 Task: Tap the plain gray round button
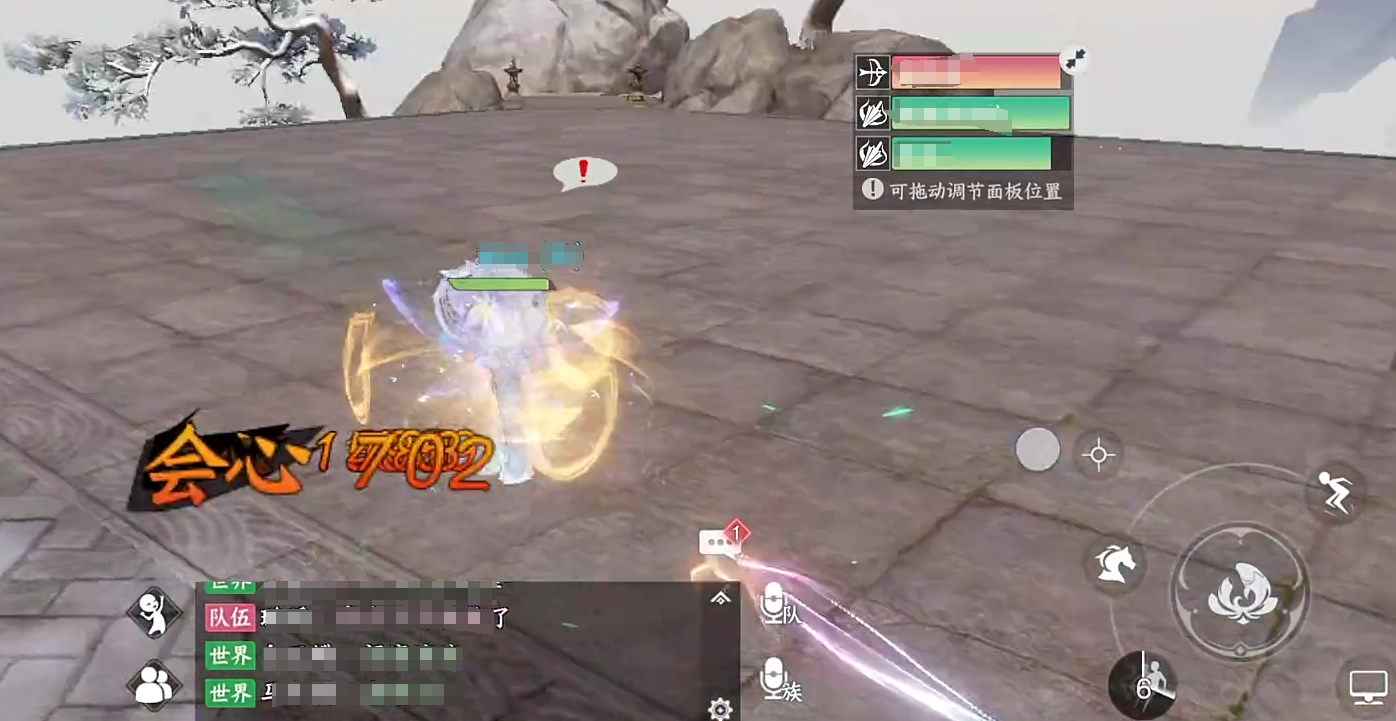pyautogui.click(x=1037, y=450)
